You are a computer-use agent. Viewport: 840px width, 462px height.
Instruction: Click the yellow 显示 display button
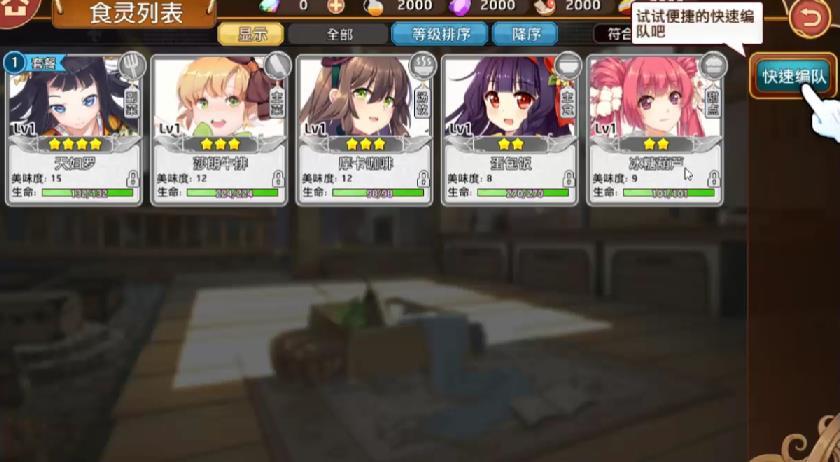(250, 33)
